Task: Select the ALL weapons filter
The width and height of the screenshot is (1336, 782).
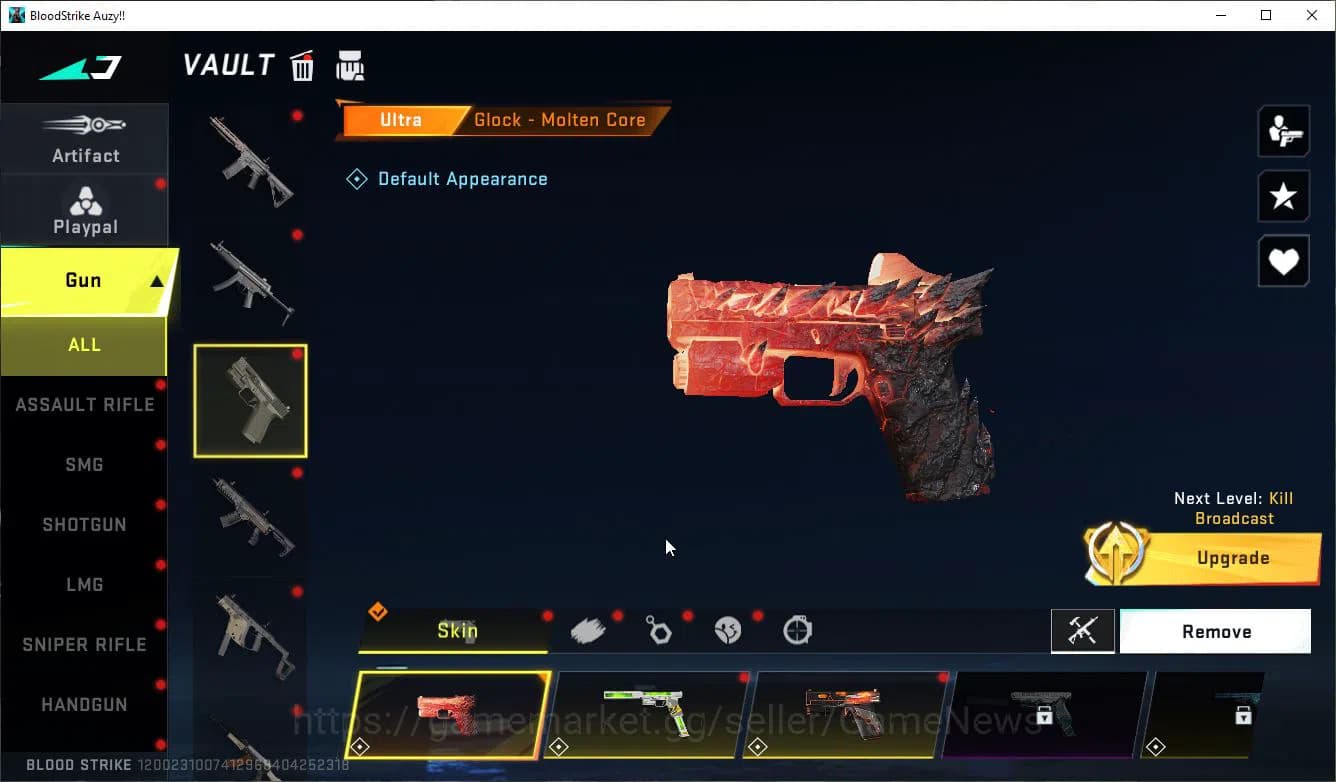Action: (x=84, y=344)
